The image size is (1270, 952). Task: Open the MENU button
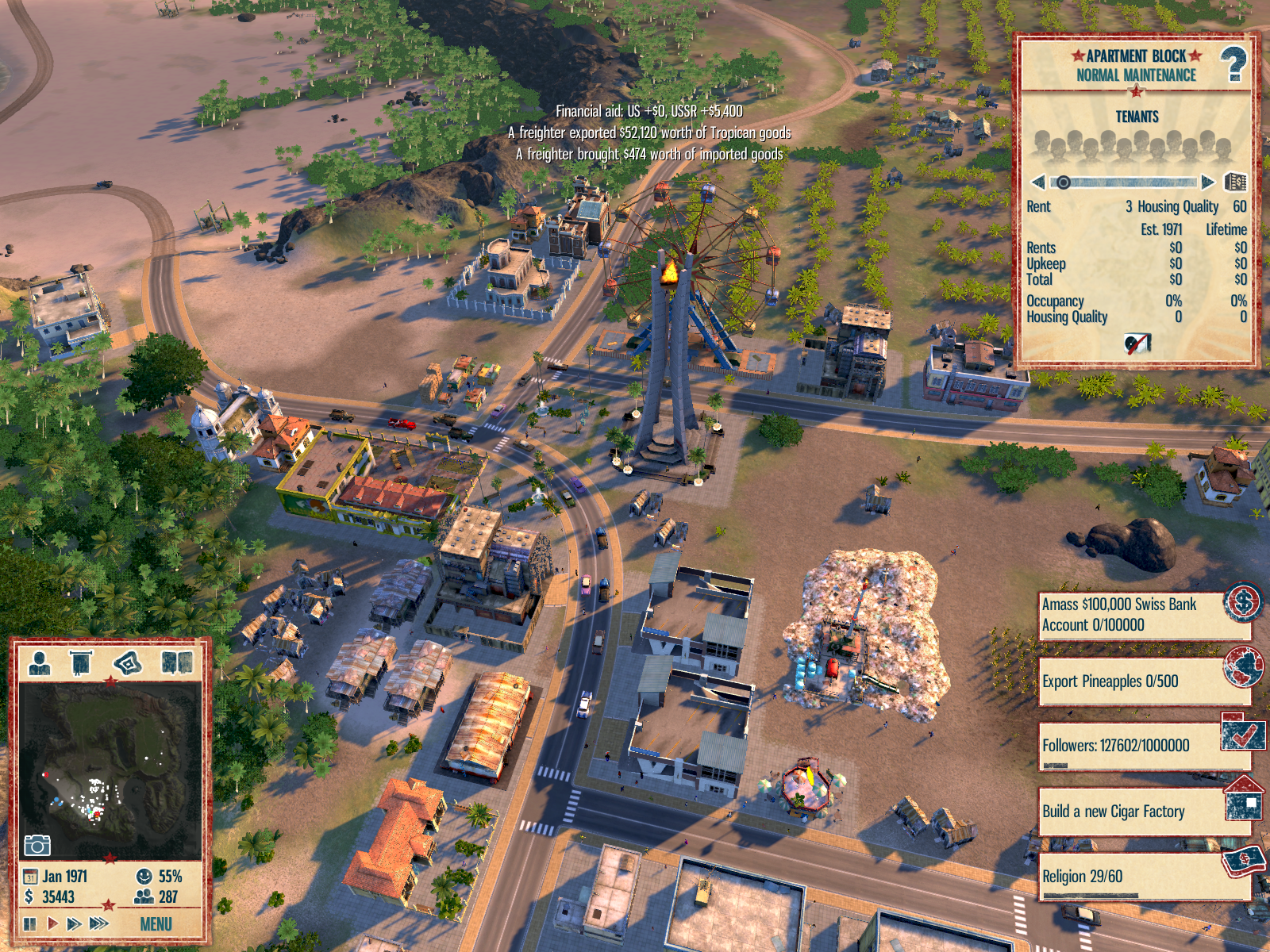coord(156,923)
